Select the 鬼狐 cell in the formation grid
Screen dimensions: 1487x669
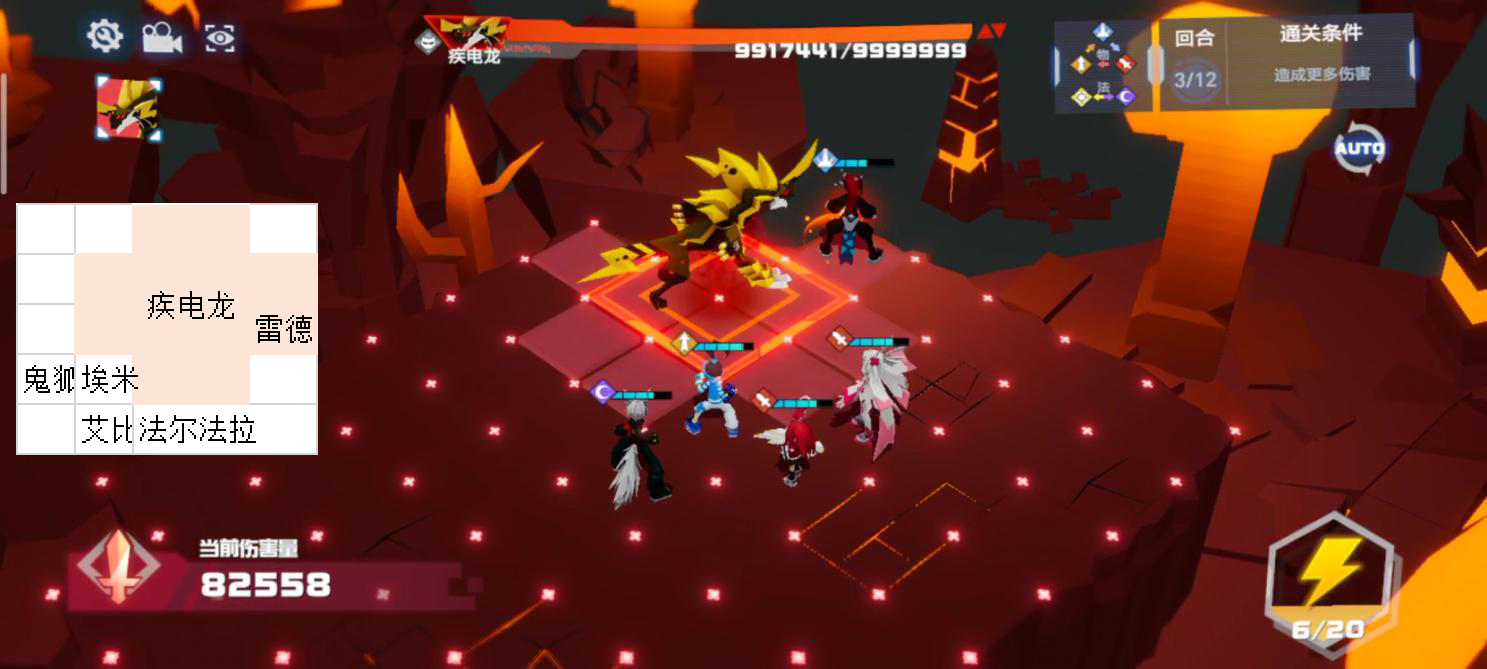[47, 380]
